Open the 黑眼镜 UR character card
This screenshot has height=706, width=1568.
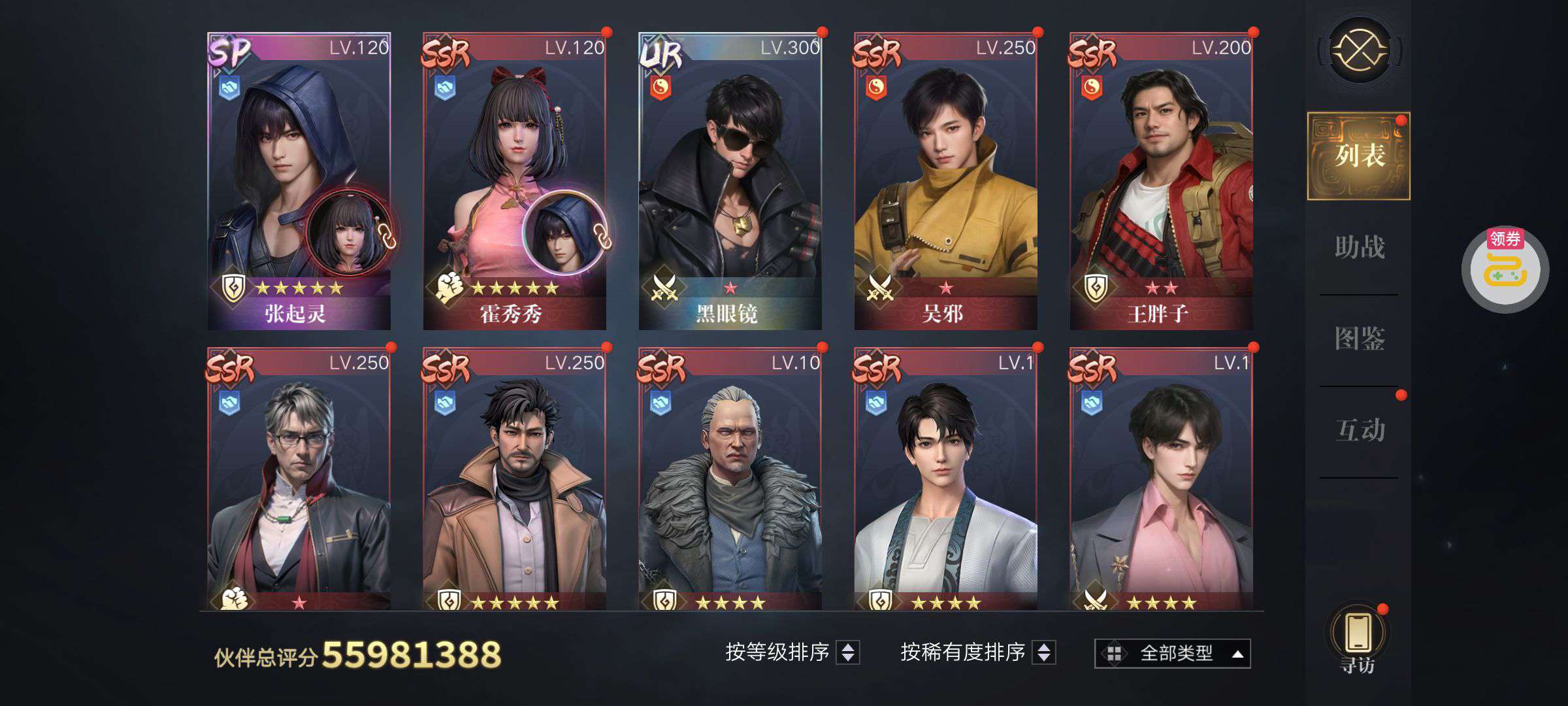(x=730, y=181)
